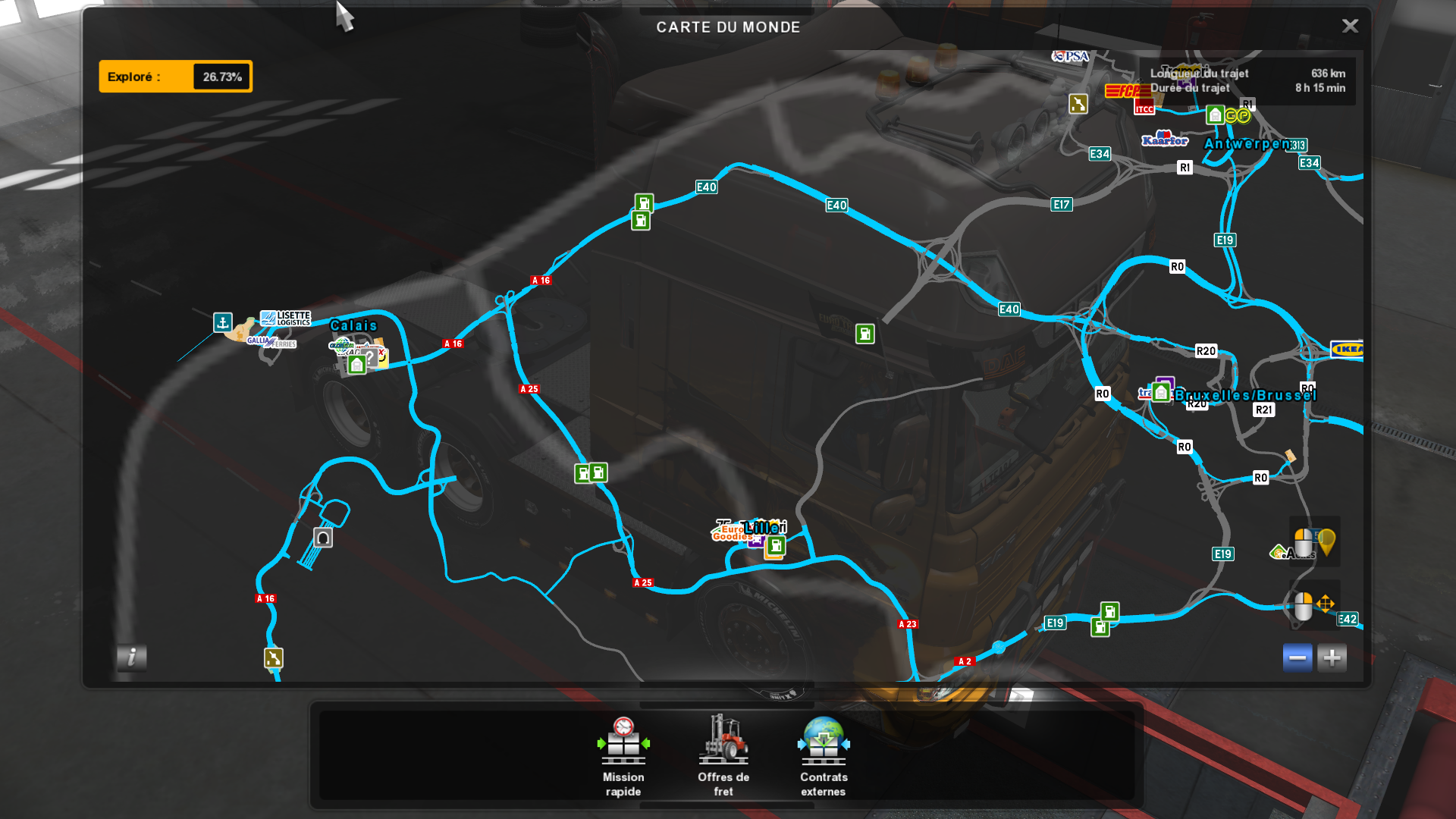Open the ITCC depot icon in Antwerpen

(1144, 108)
